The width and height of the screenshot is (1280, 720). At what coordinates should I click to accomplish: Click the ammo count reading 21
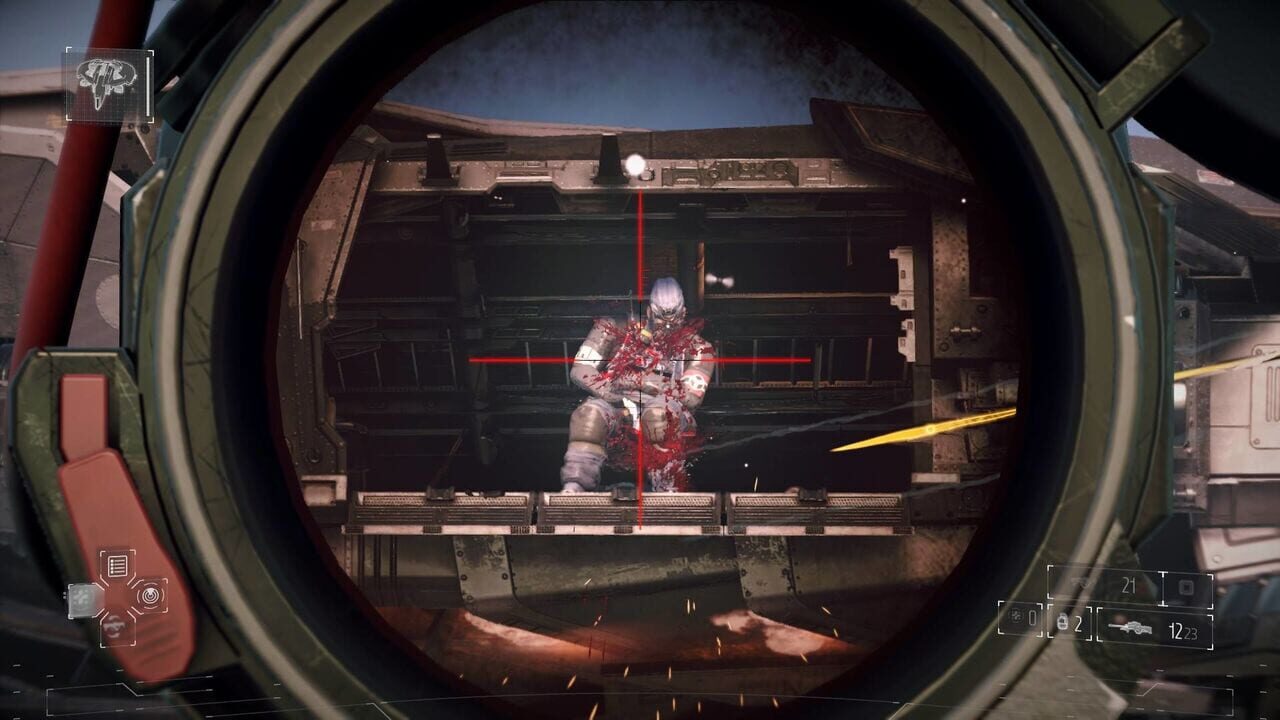(x=1130, y=584)
